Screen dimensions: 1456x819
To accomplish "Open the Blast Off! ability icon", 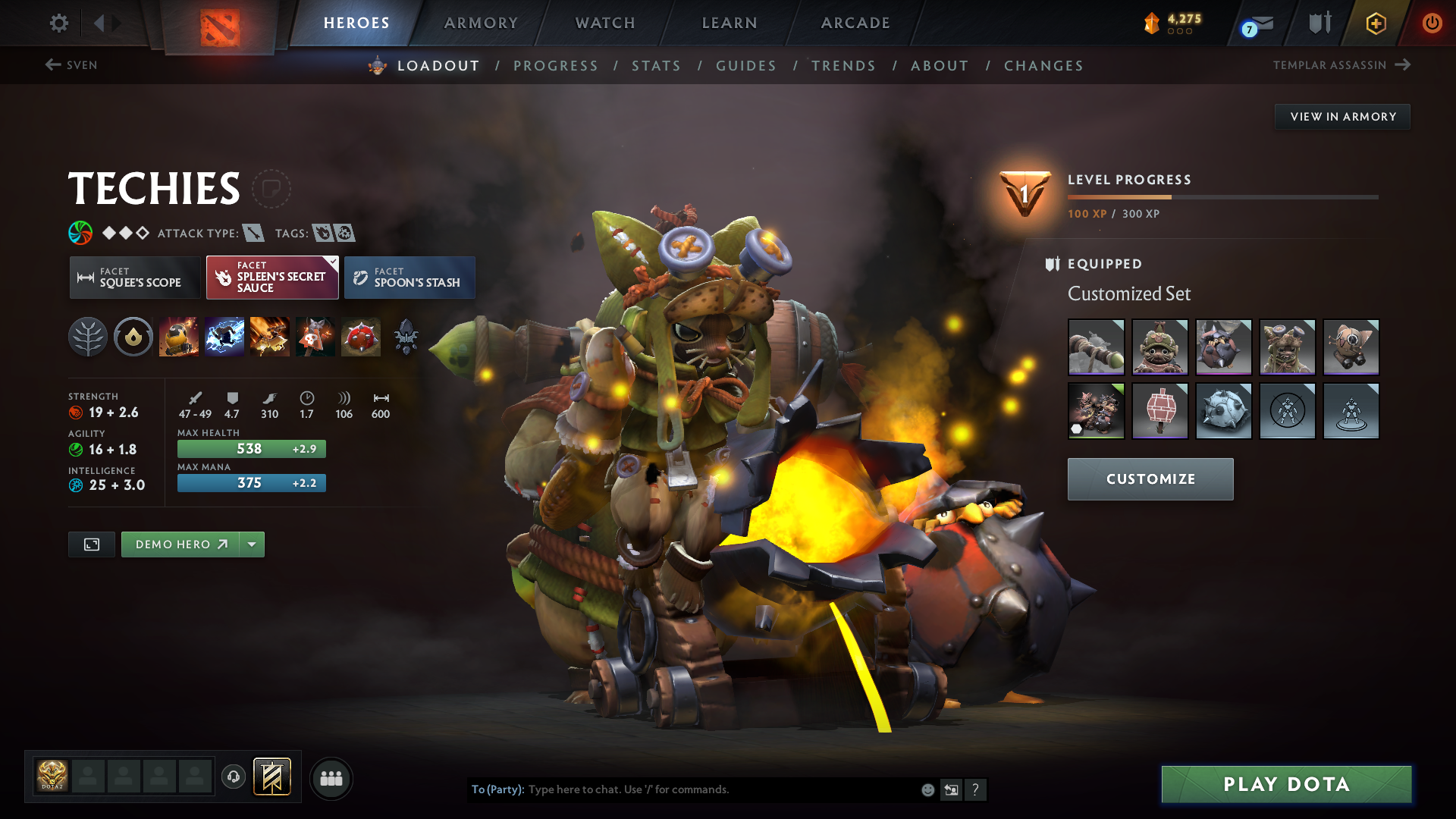I will click(270, 337).
